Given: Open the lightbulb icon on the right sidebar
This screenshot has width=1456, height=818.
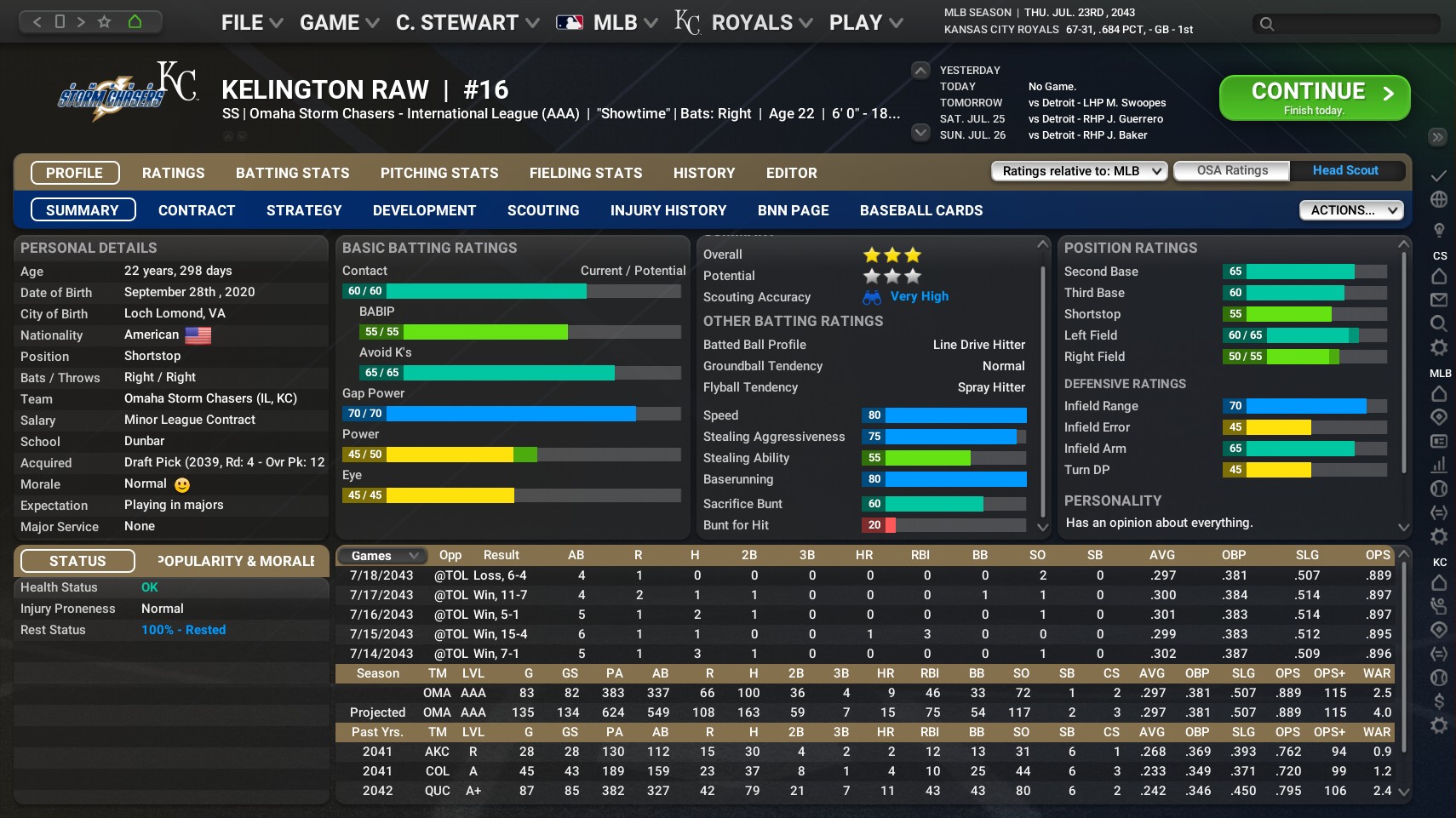Looking at the screenshot, I should 1438,227.
